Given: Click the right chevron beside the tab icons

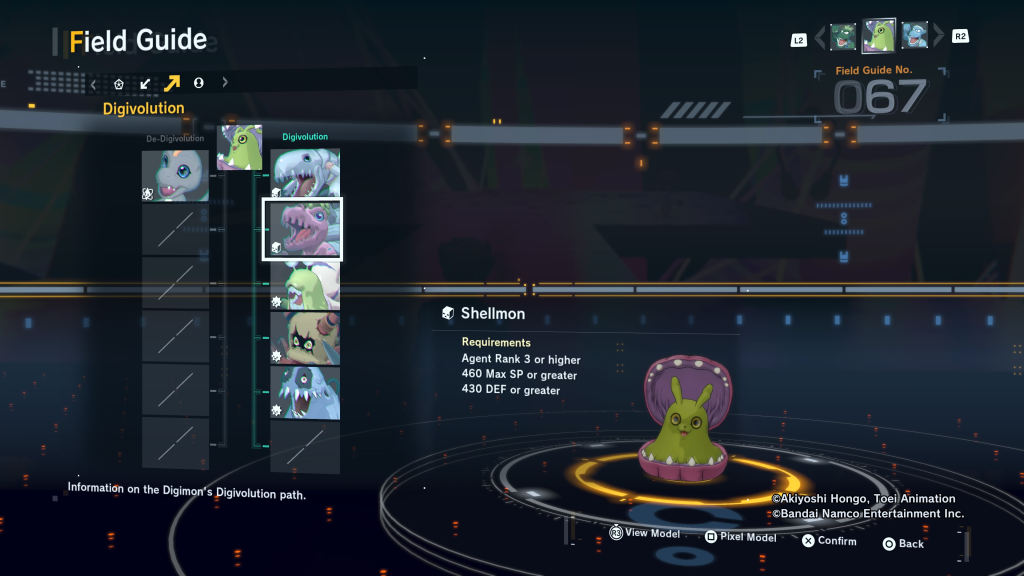Looking at the screenshot, I should [225, 83].
